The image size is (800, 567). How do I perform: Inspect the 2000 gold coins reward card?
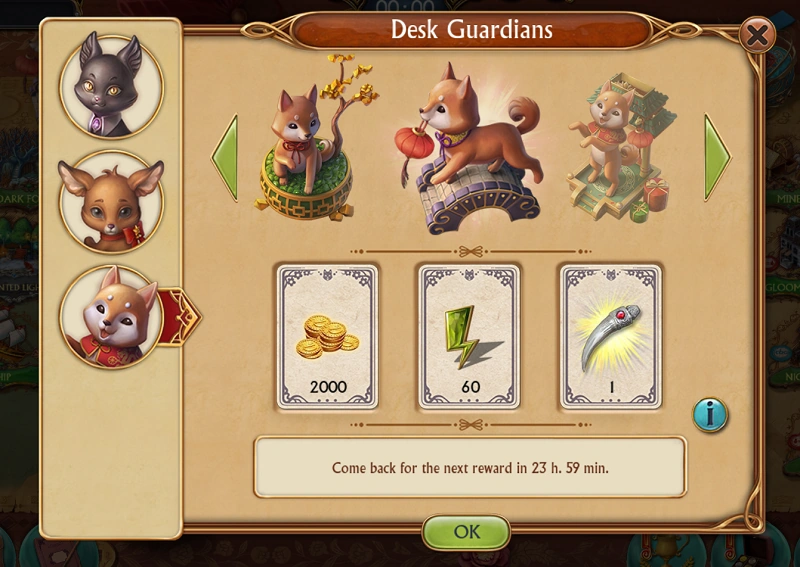327,336
